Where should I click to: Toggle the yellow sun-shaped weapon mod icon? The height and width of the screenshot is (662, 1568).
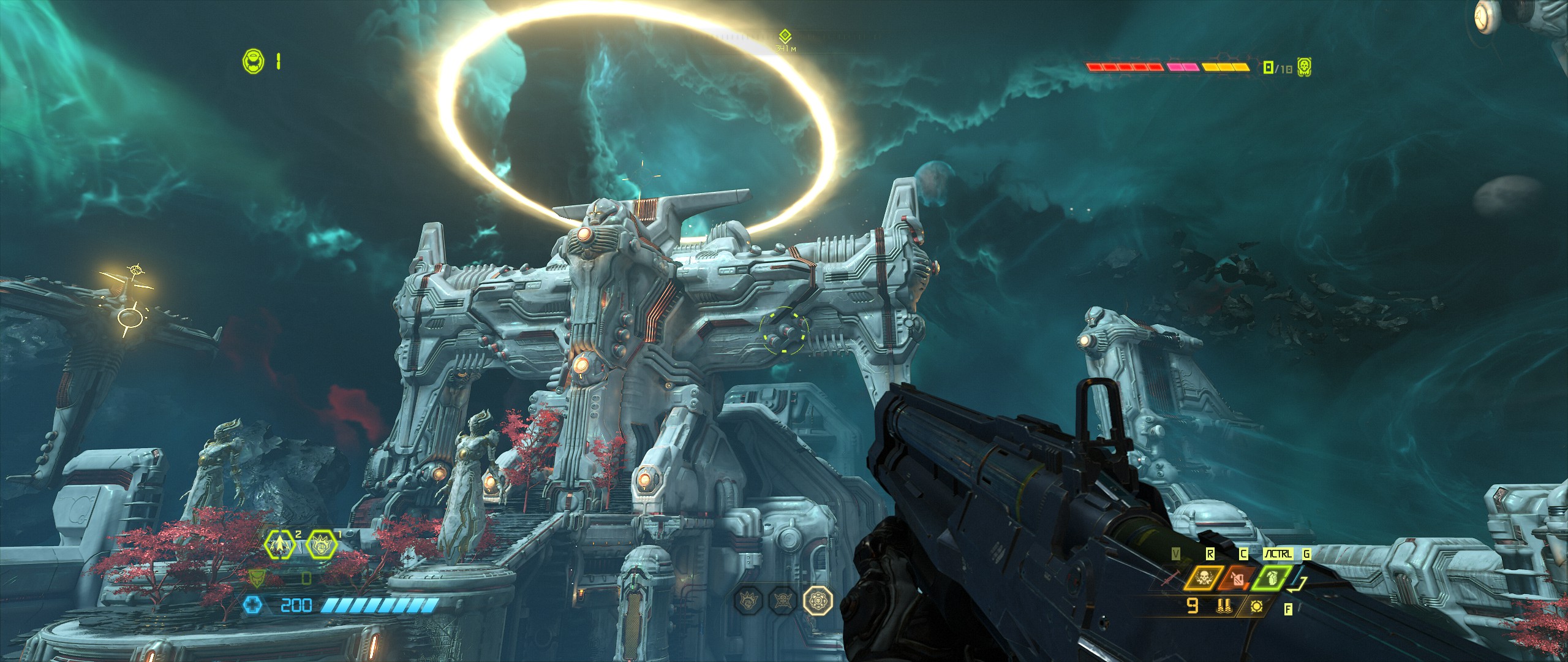1257,607
